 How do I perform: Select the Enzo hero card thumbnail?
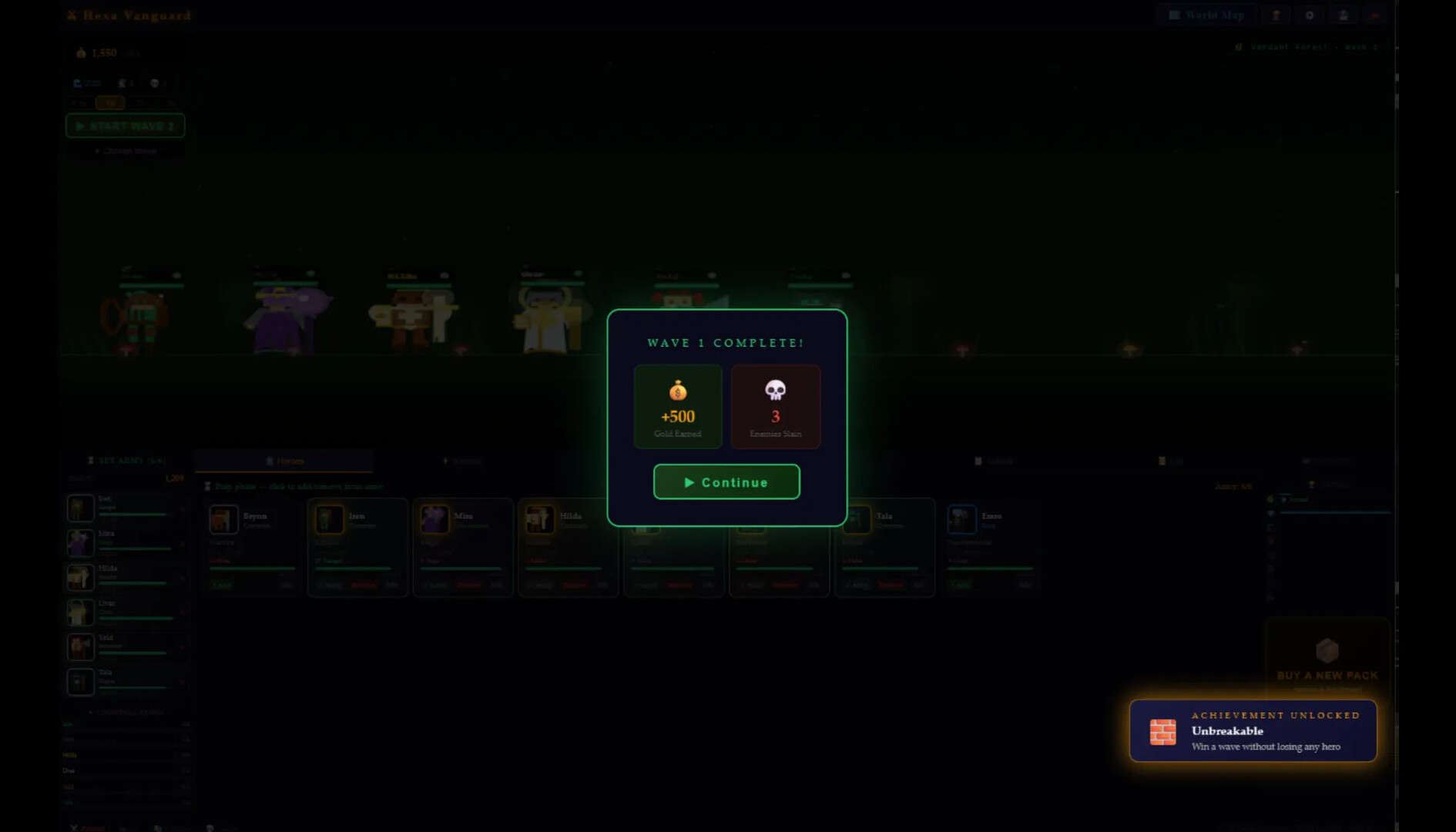pyautogui.click(x=961, y=519)
